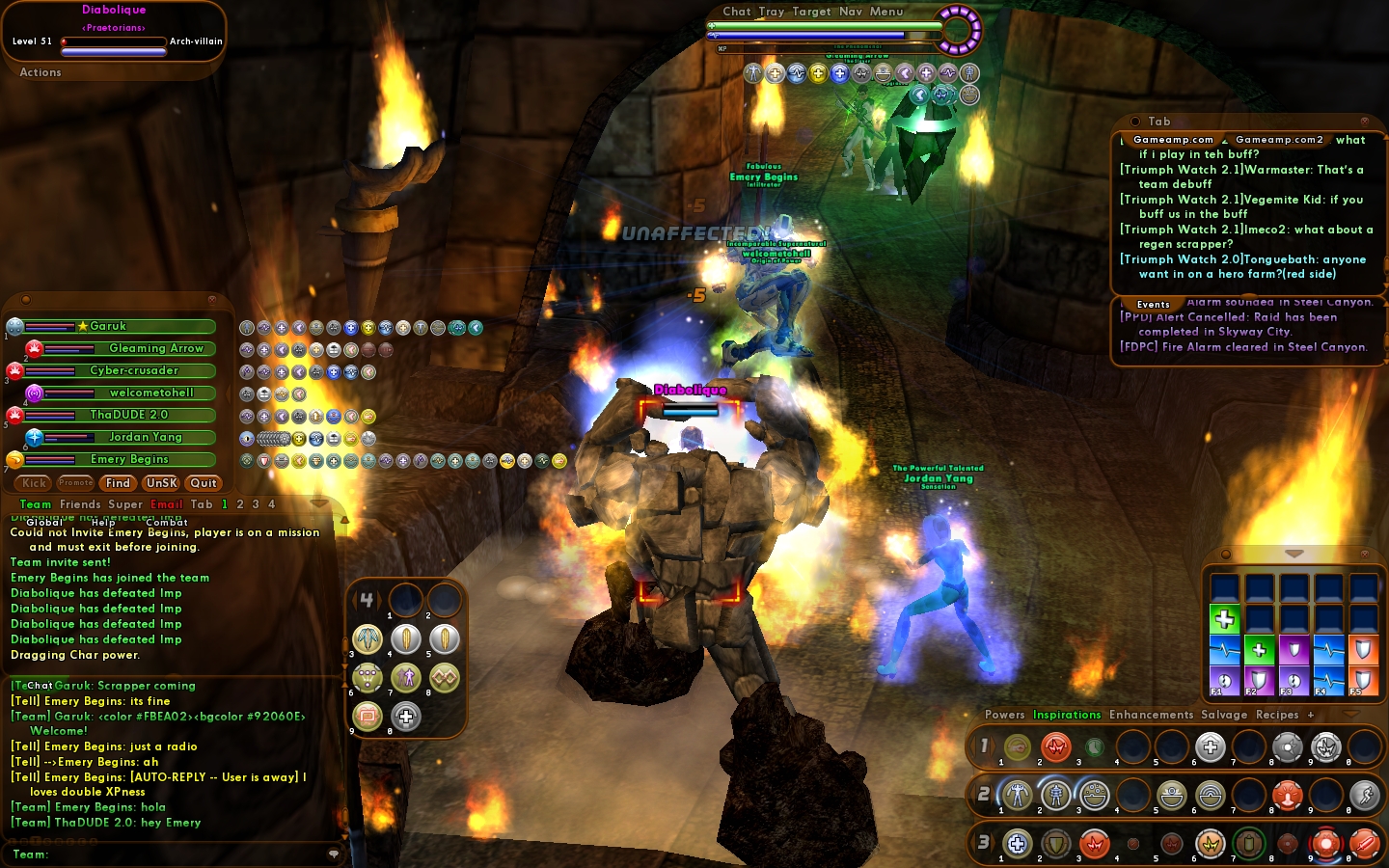This screenshot has width=1389, height=868.
Task: Open the Enhancements tab
Action: click(1151, 715)
